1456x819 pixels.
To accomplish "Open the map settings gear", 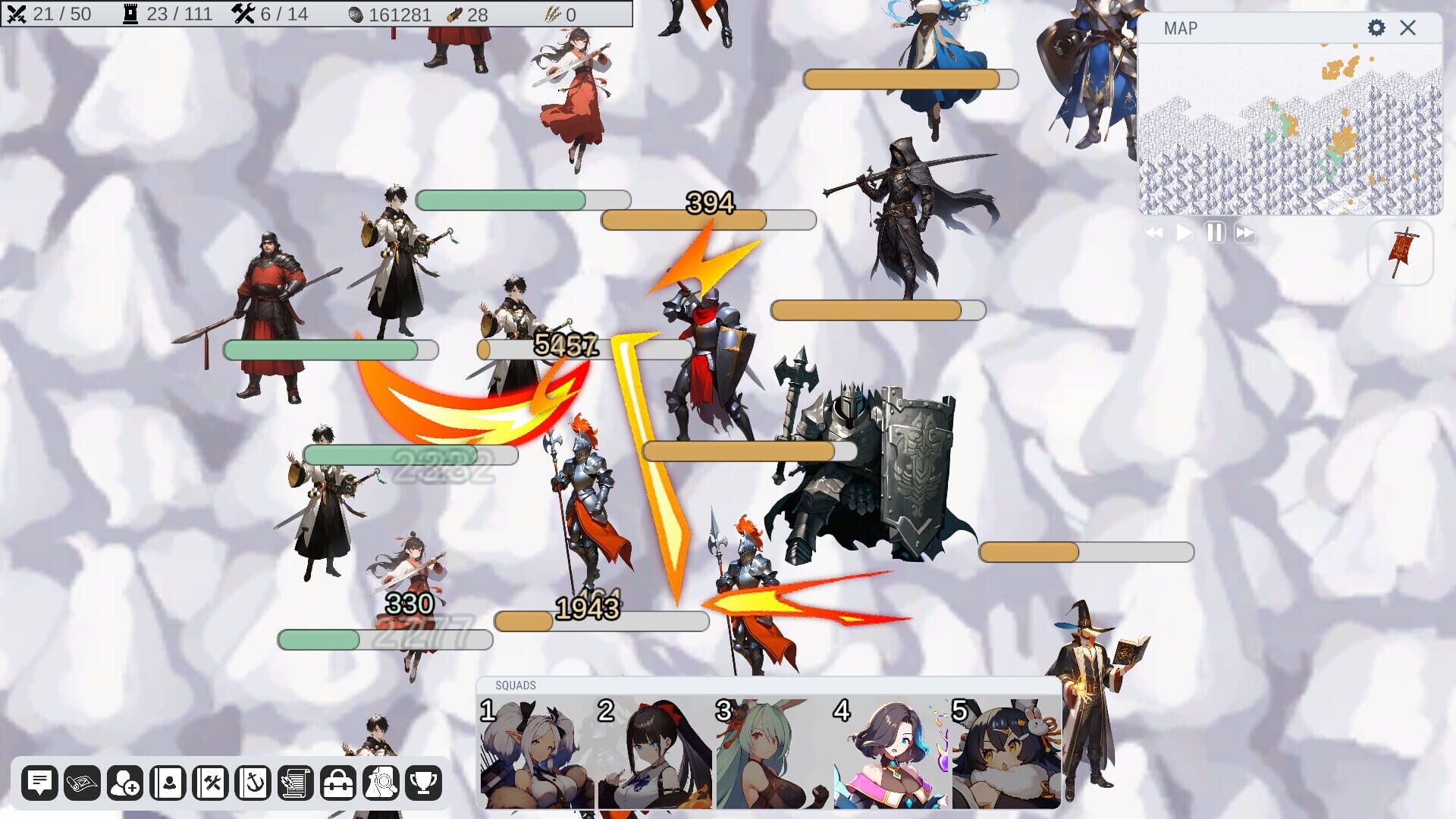I will click(1375, 28).
